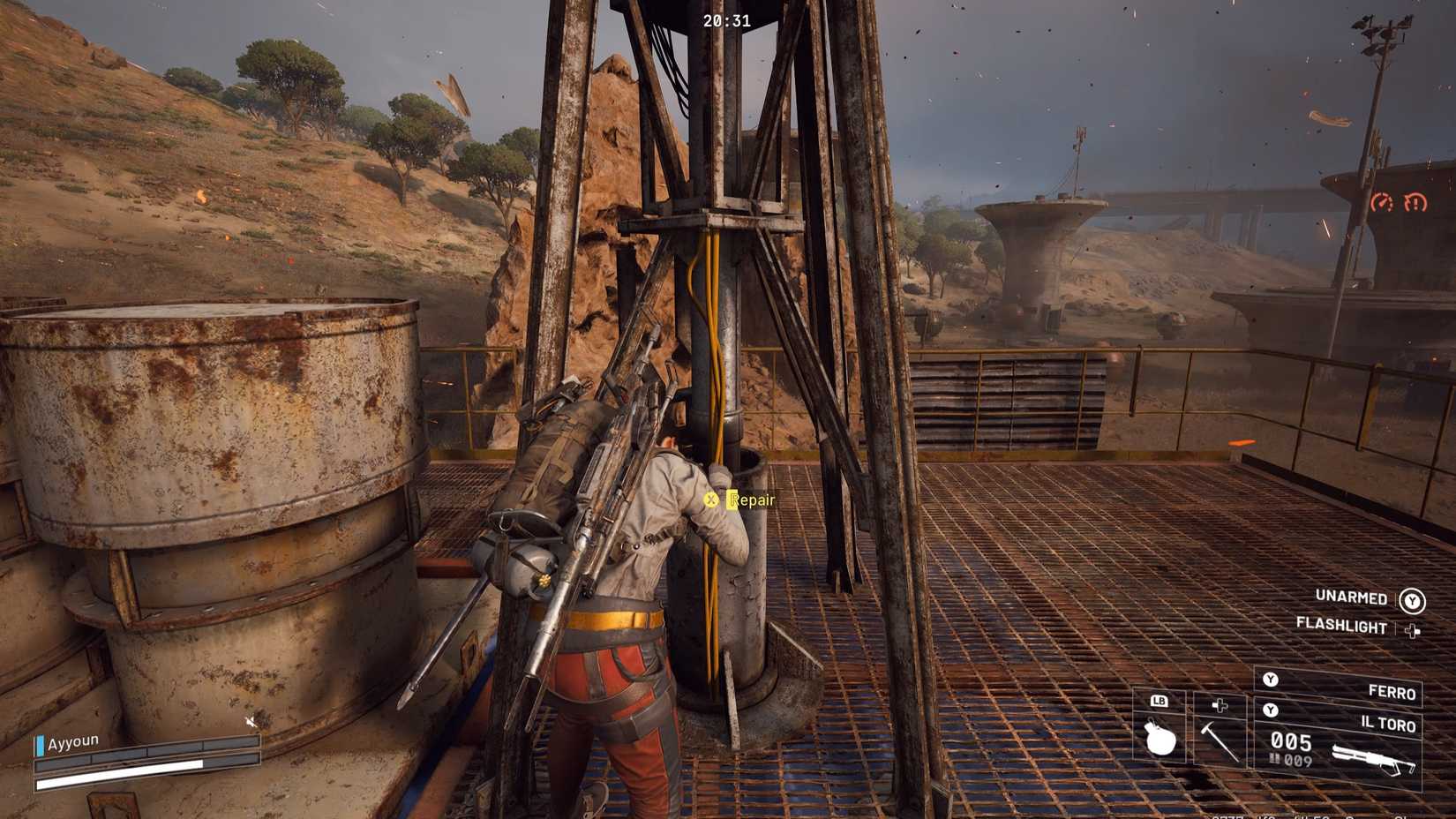The height and width of the screenshot is (819, 1456).
Task: Select the IL TORO weapon slot
Action: pos(1390,724)
